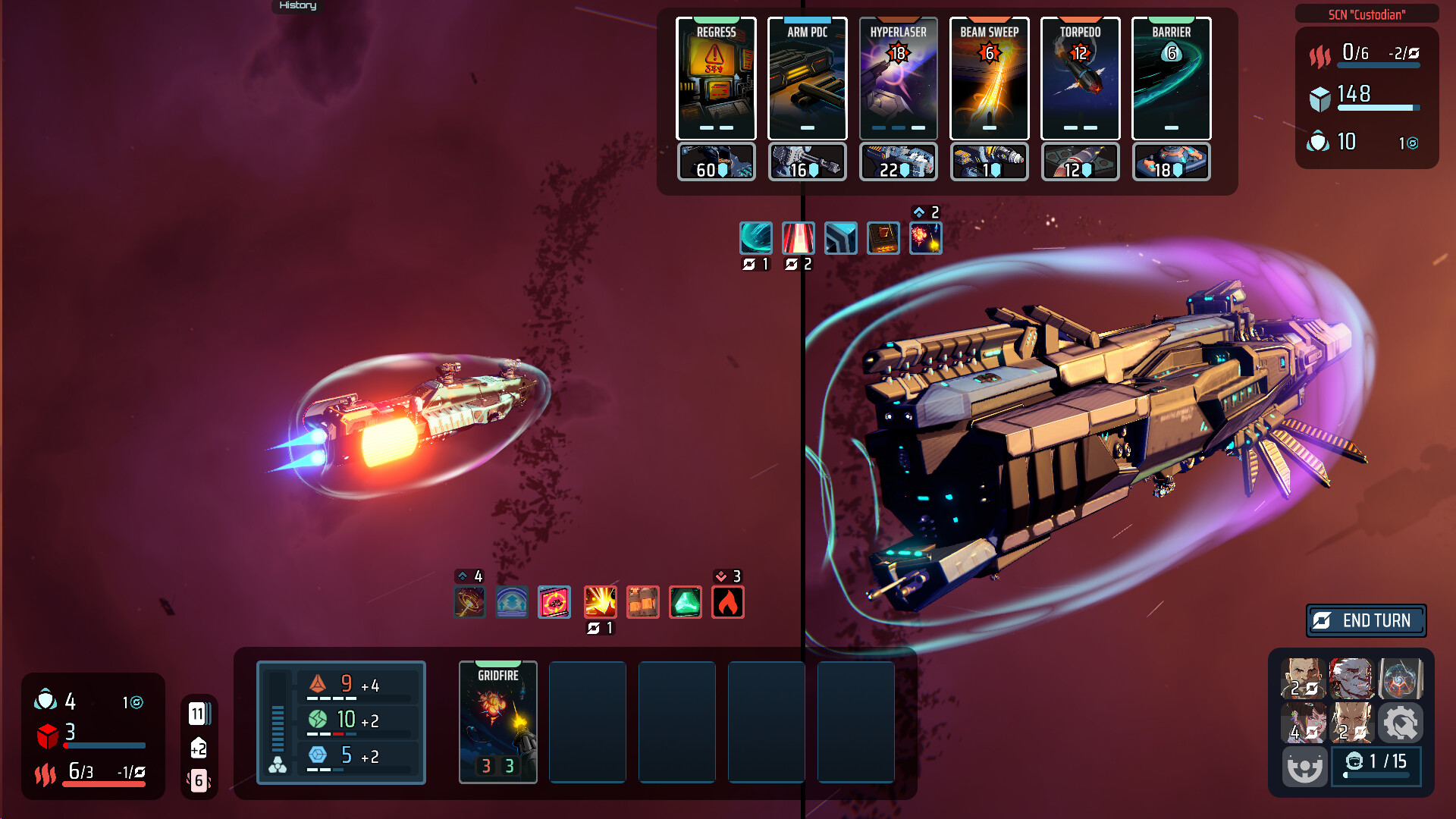Inspect the red flame status icon
The width and height of the screenshot is (1456, 819).
(x=727, y=603)
